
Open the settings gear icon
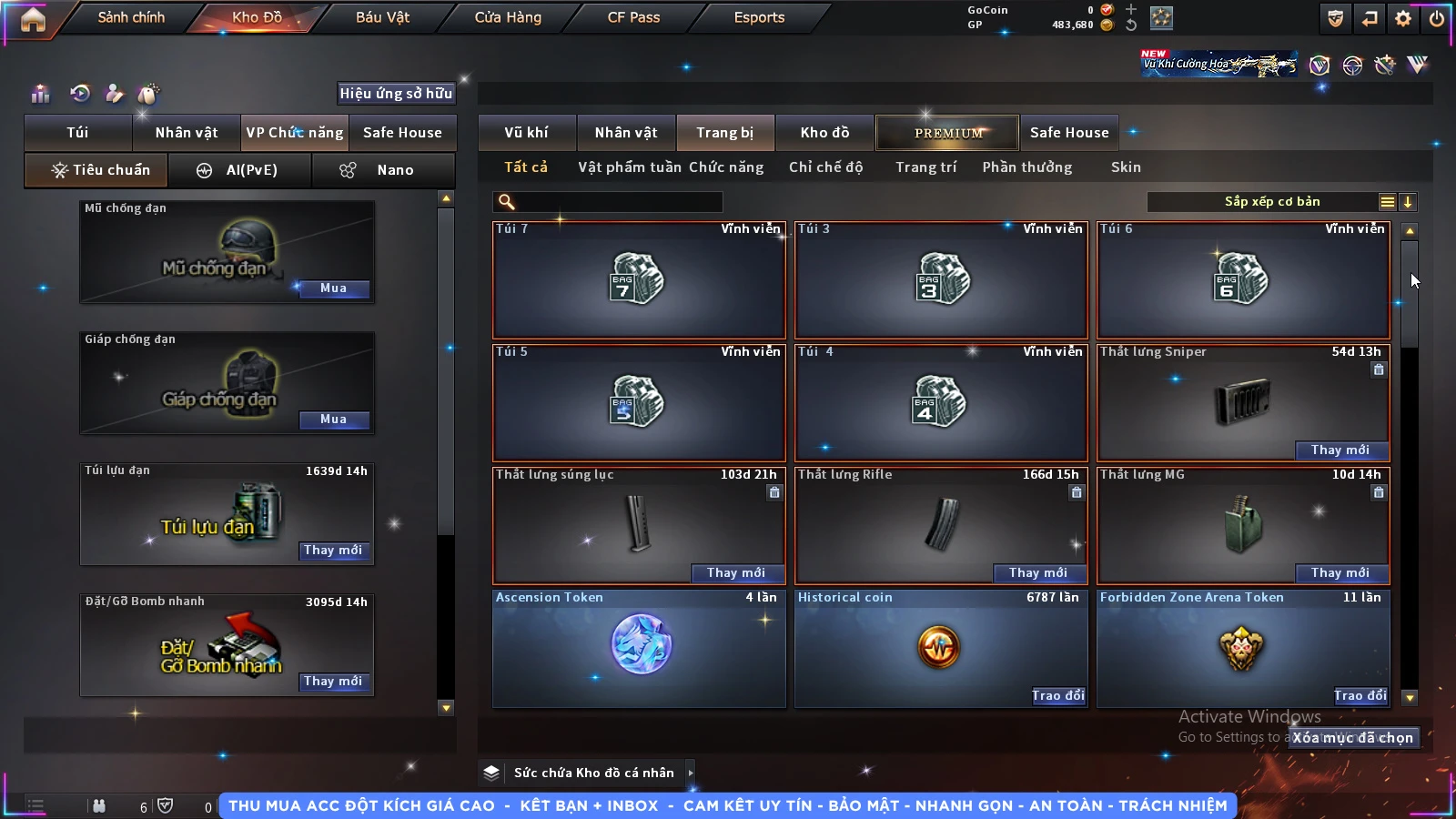click(x=1403, y=18)
